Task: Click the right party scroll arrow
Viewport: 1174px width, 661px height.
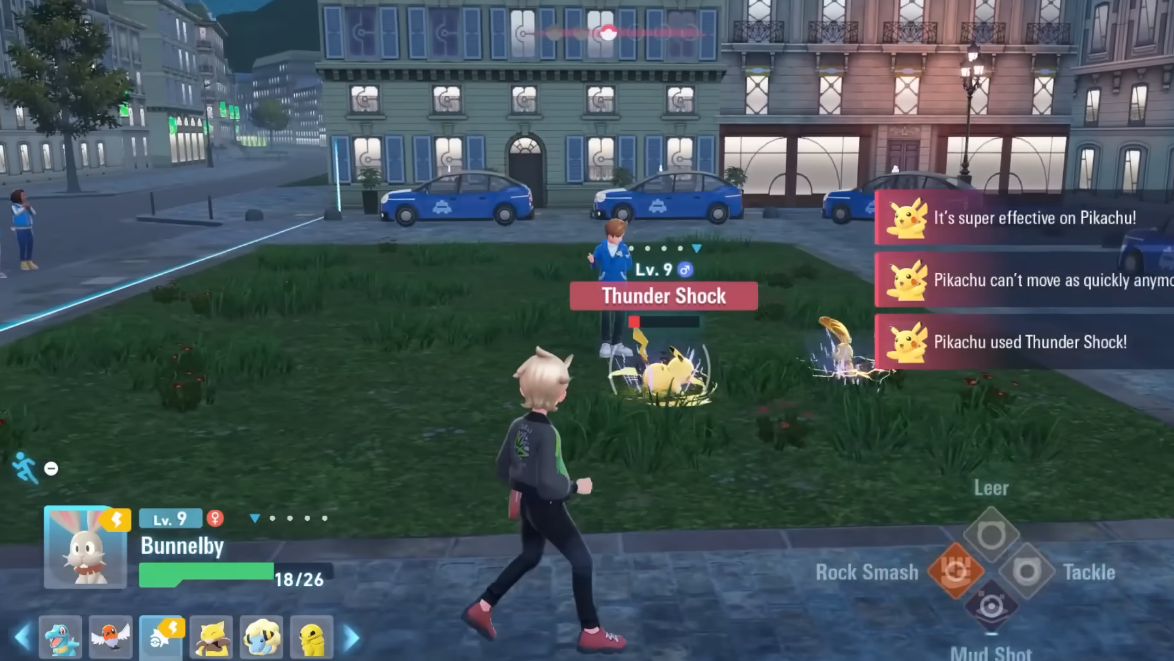Action: (350, 637)
